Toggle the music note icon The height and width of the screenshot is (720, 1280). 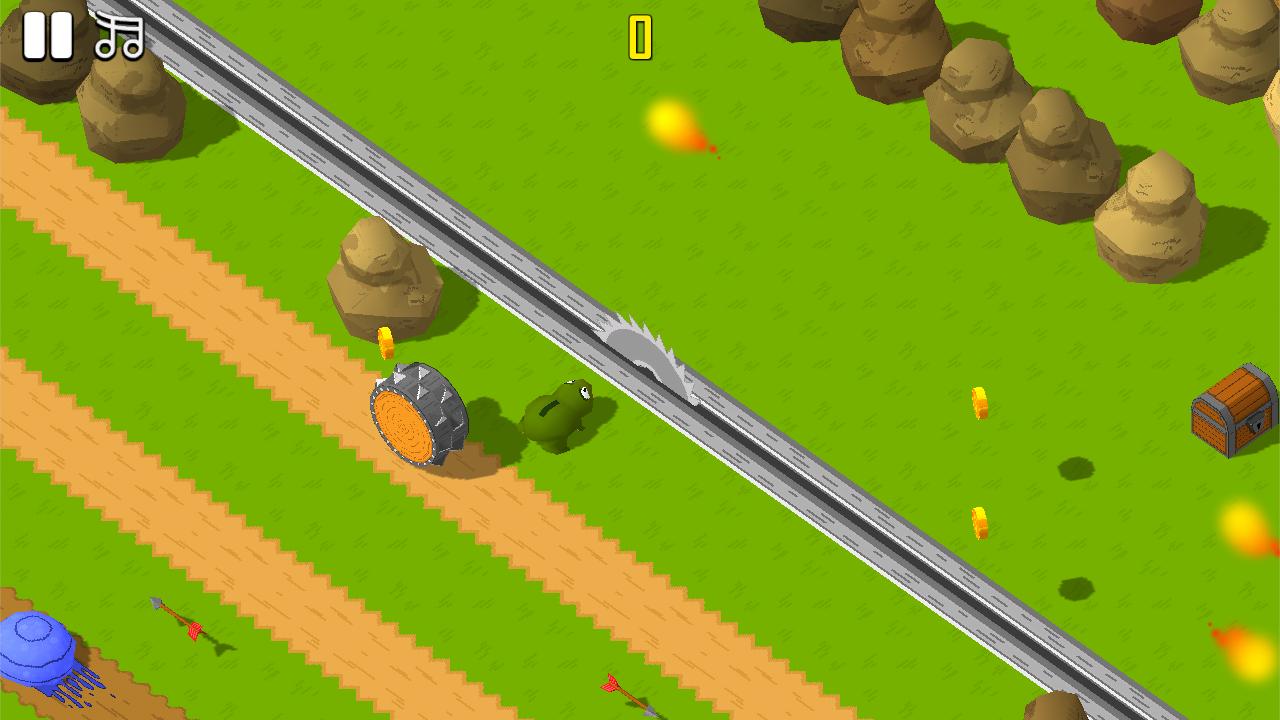tap(118, 36)
